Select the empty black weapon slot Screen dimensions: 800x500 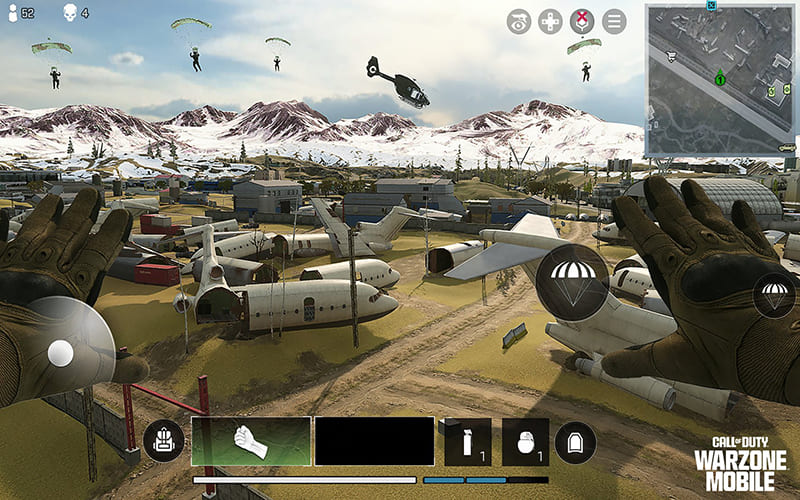pyautogui.click(x=374, y=441)
